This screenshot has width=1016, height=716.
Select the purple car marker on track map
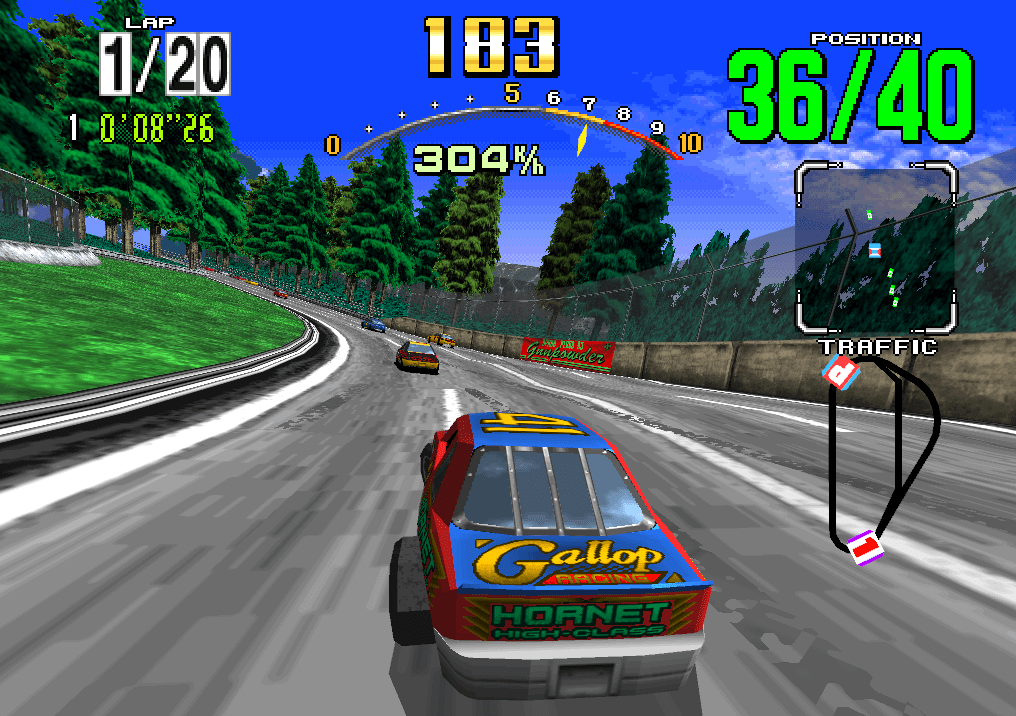pos(866,545)
